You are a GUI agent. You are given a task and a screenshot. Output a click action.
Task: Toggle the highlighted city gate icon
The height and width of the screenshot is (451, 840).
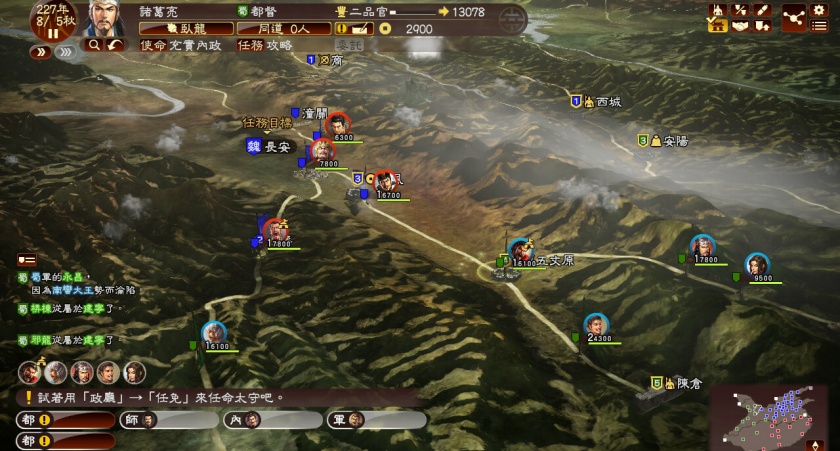point(717,26)
